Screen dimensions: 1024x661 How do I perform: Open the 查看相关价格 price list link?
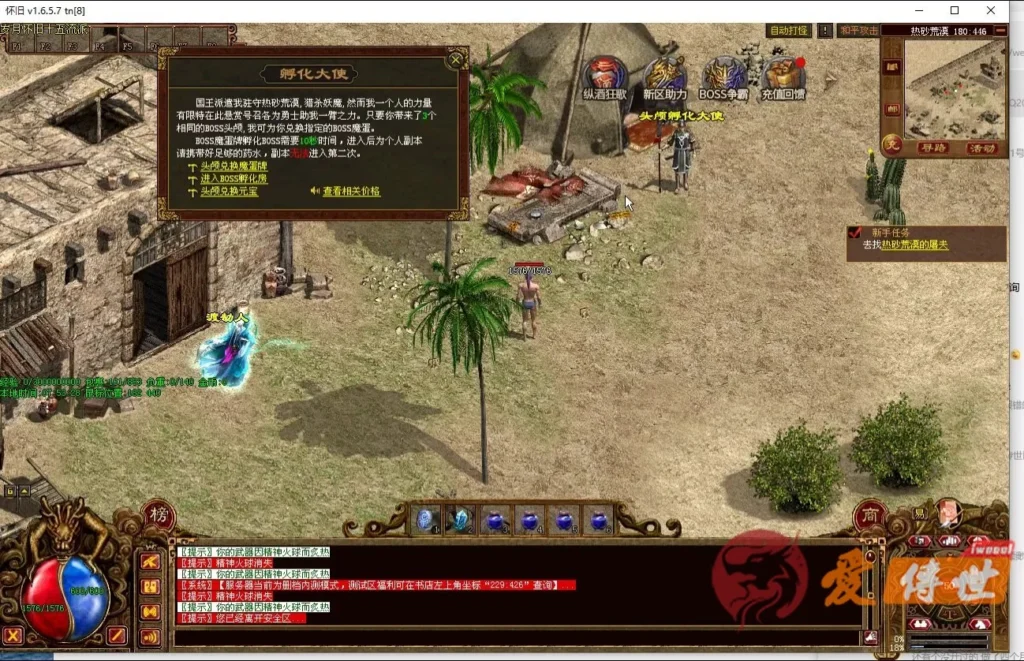click(350, 191)
